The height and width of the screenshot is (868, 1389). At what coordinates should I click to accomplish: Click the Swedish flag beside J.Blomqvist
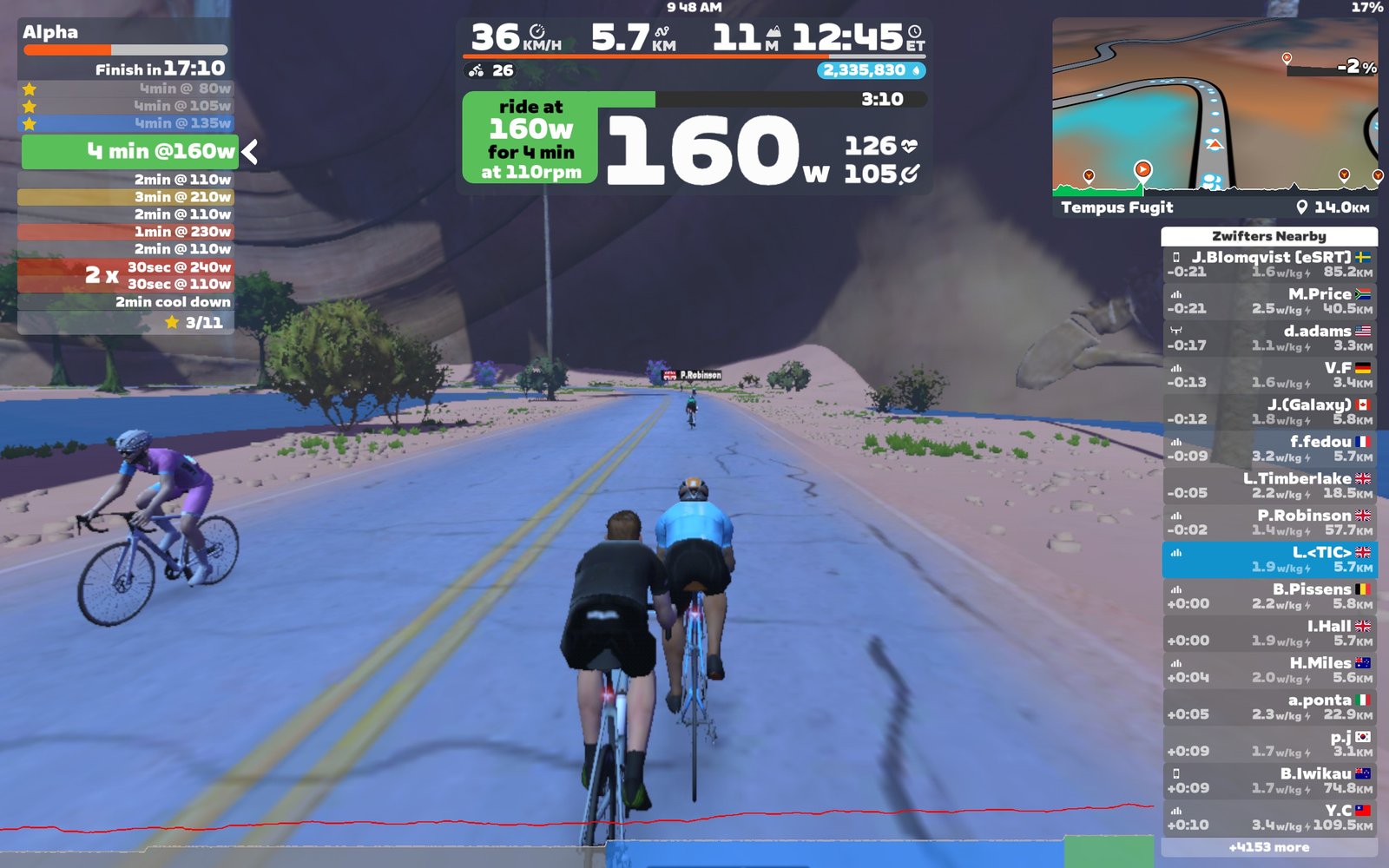1363,257
